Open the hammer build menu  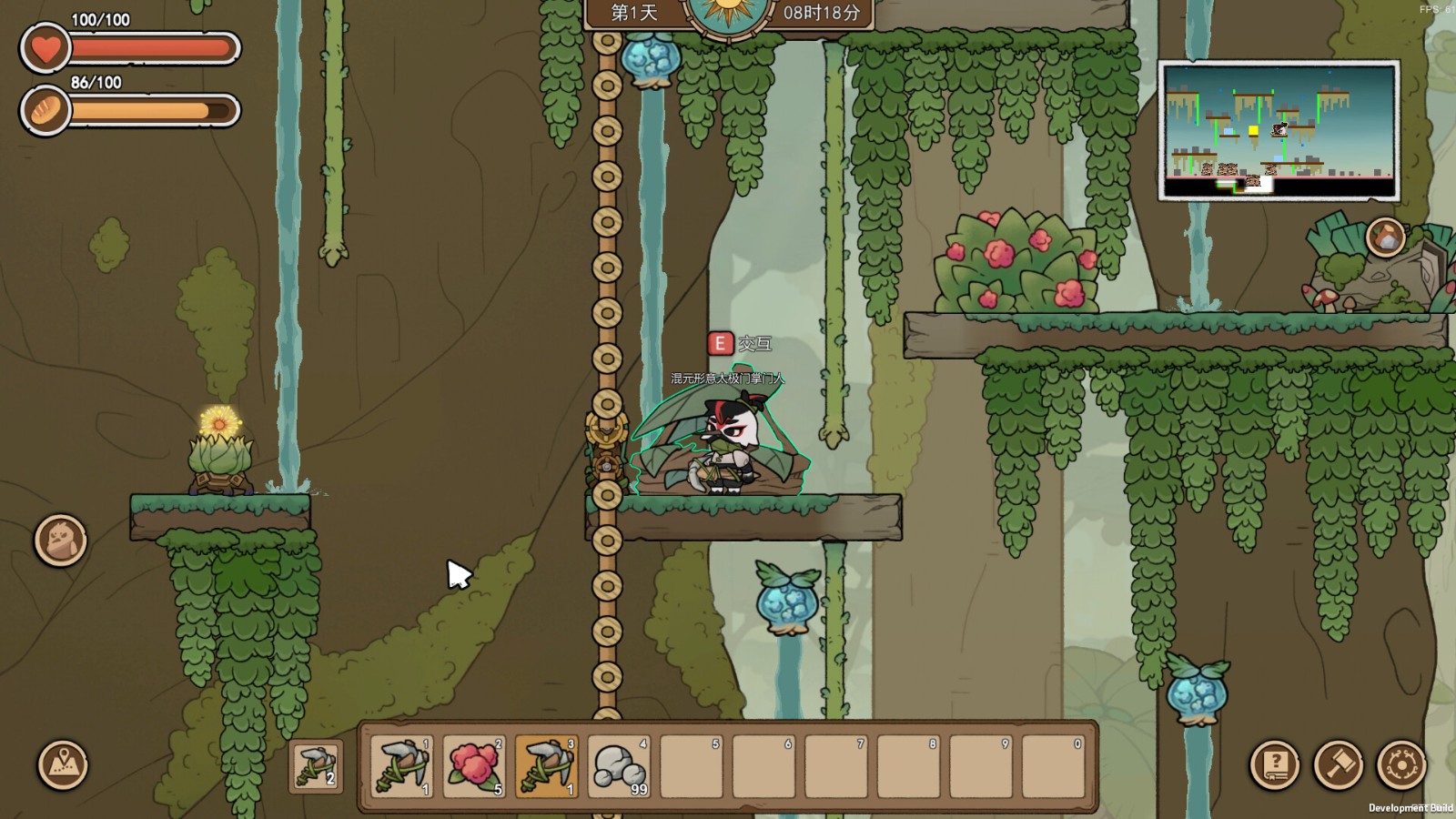tap(1338, 764)
